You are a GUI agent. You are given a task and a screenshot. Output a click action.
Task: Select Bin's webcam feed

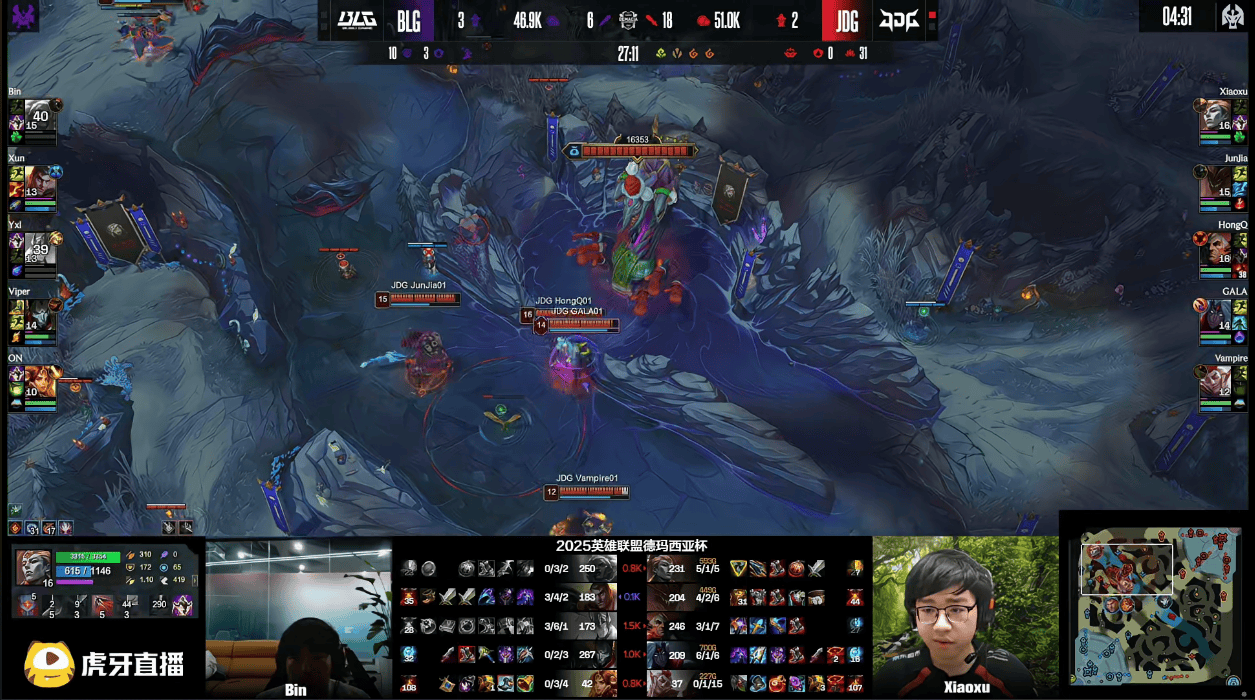pos(297,617)
